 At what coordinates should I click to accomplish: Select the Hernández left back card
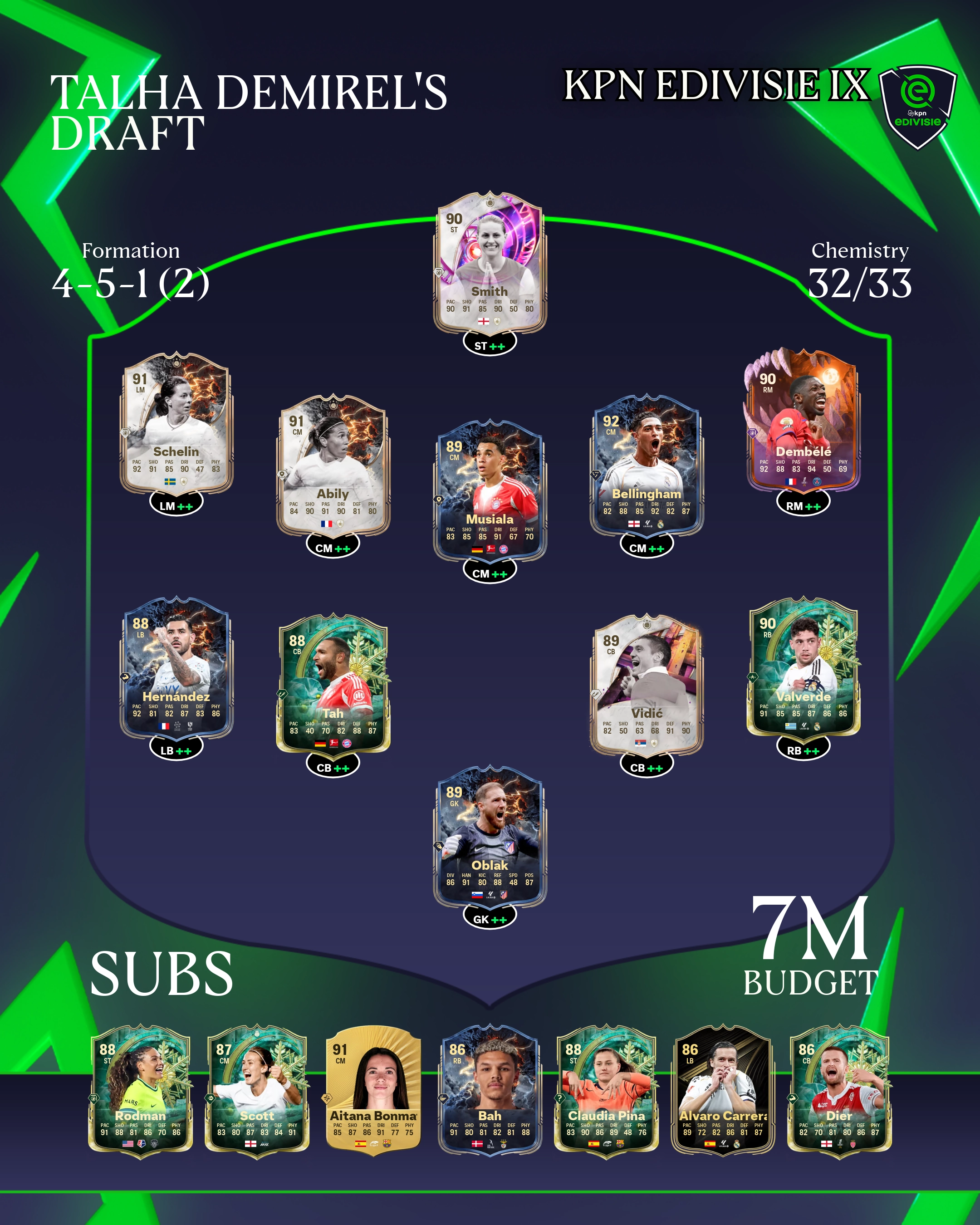(x=176, y=667)
